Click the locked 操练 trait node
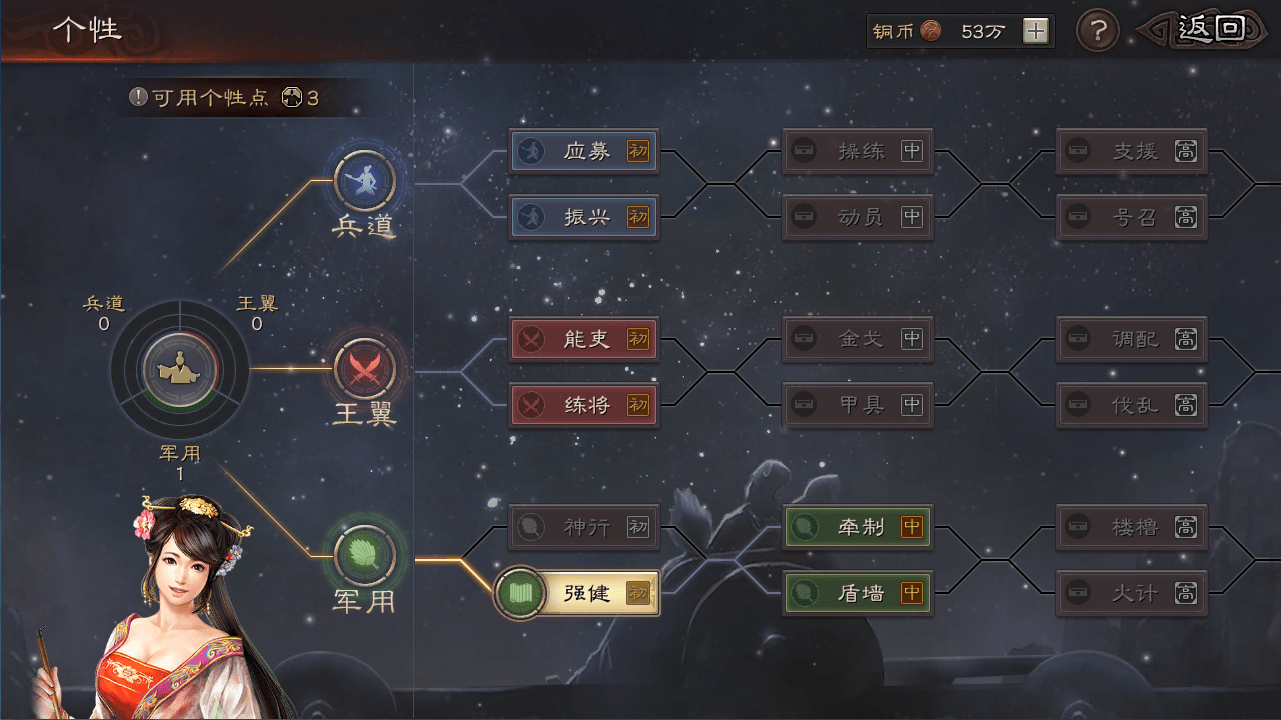The width and height of the screenshot is (1281, 720). (x=857, y=151)
